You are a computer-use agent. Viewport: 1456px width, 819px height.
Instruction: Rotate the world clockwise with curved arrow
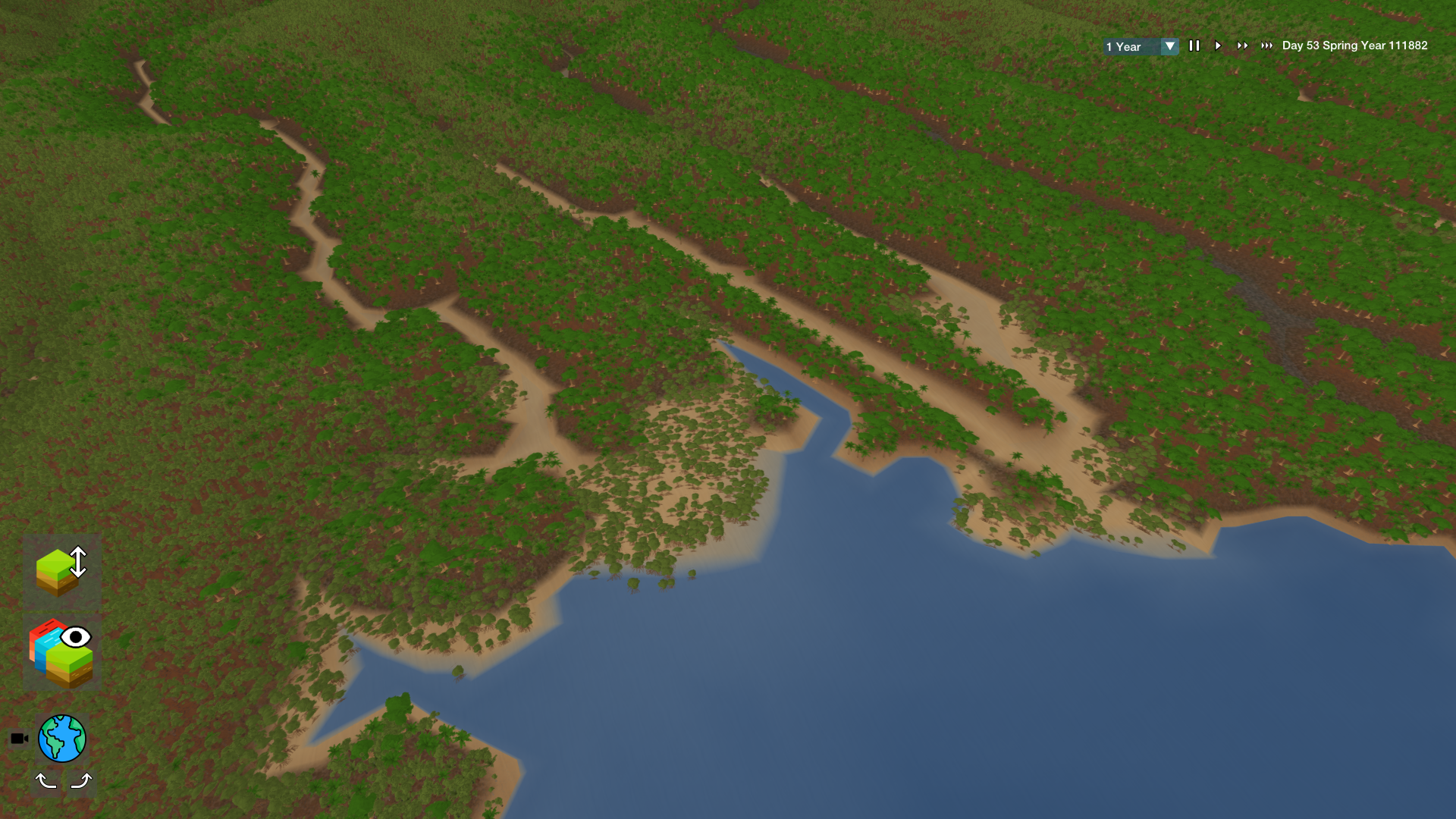pyautogui.click(x=81, y=780)
